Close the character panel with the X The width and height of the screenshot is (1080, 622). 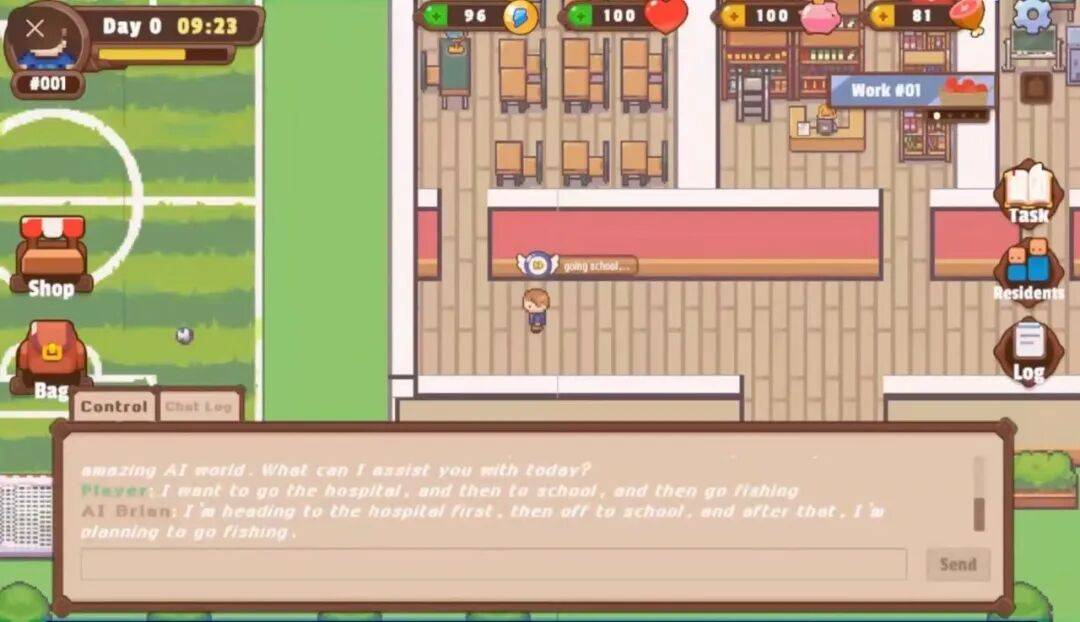[36, 29]
